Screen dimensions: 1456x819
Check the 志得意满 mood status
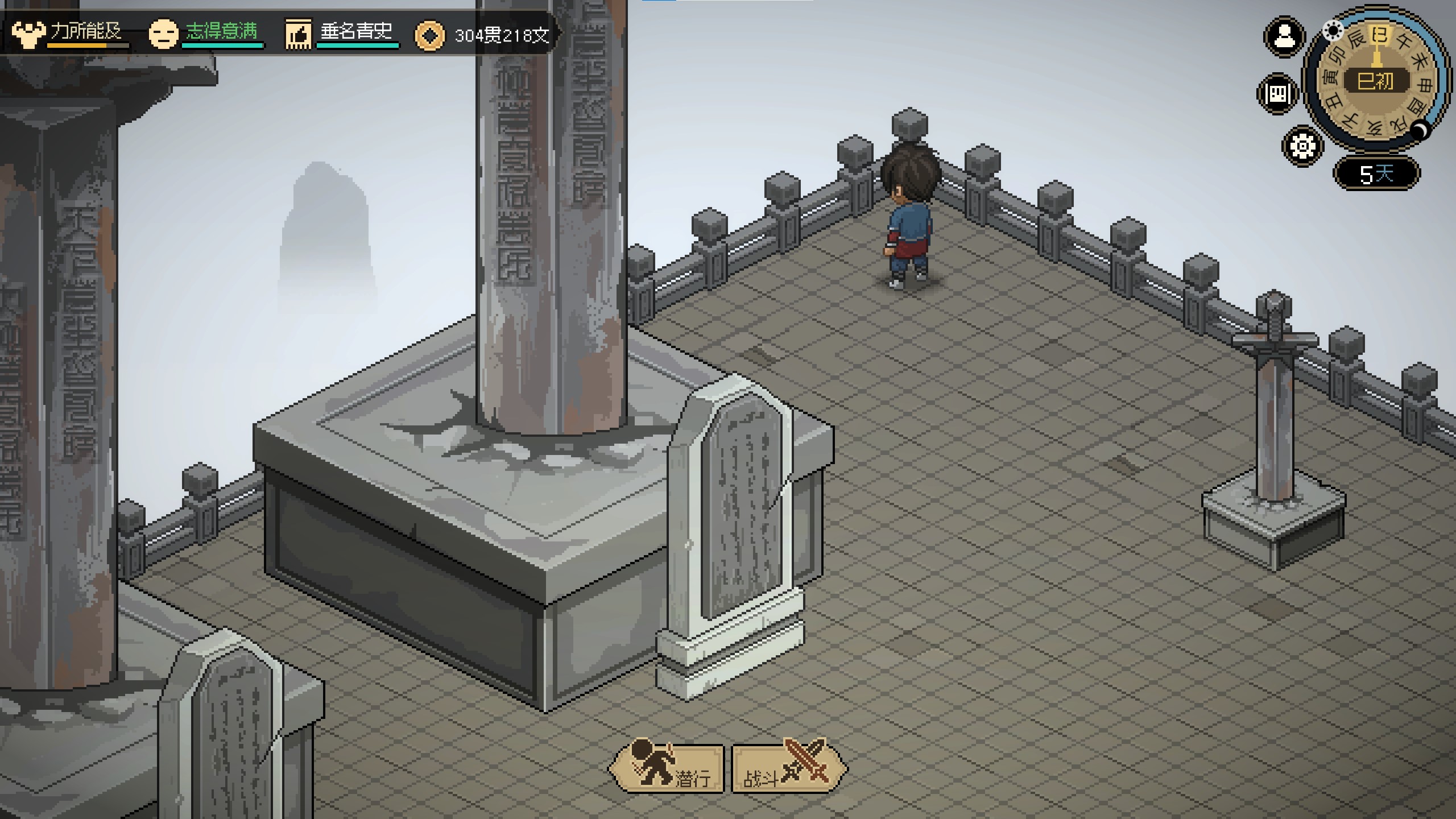coord(206,33)
